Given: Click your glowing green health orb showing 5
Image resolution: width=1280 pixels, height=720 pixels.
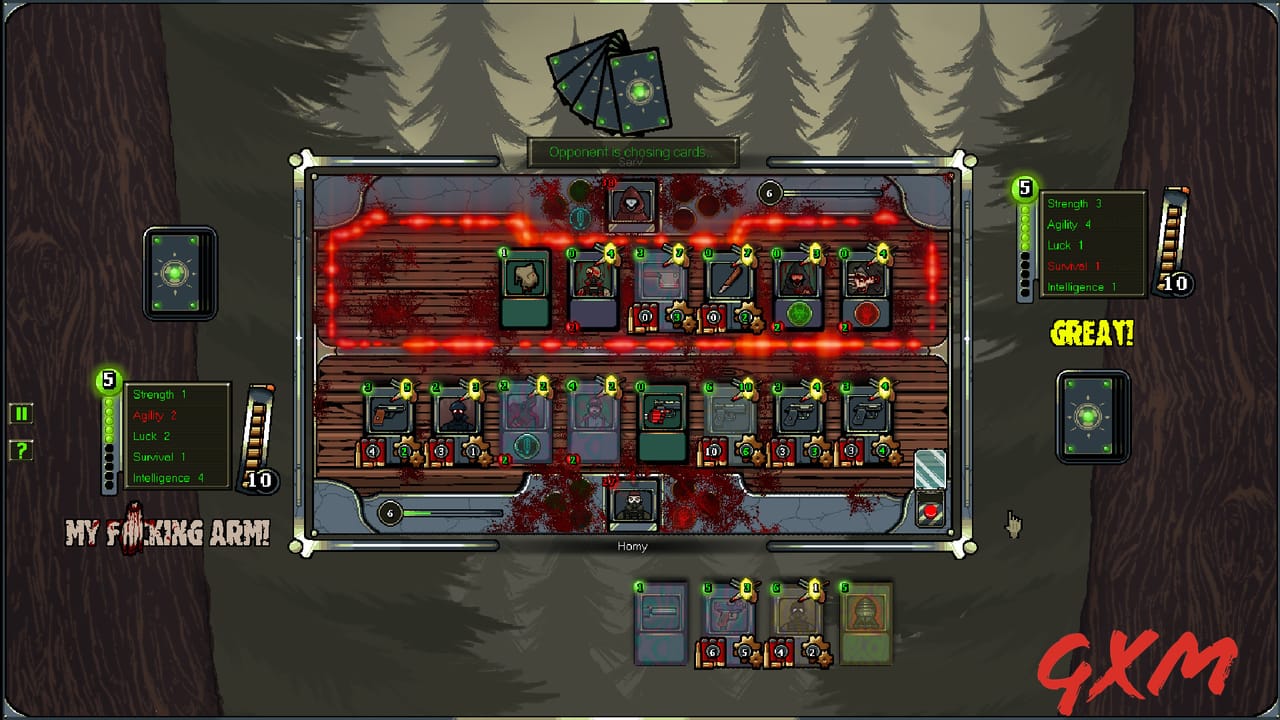Looking at the screenshot, I should [107, 381].
